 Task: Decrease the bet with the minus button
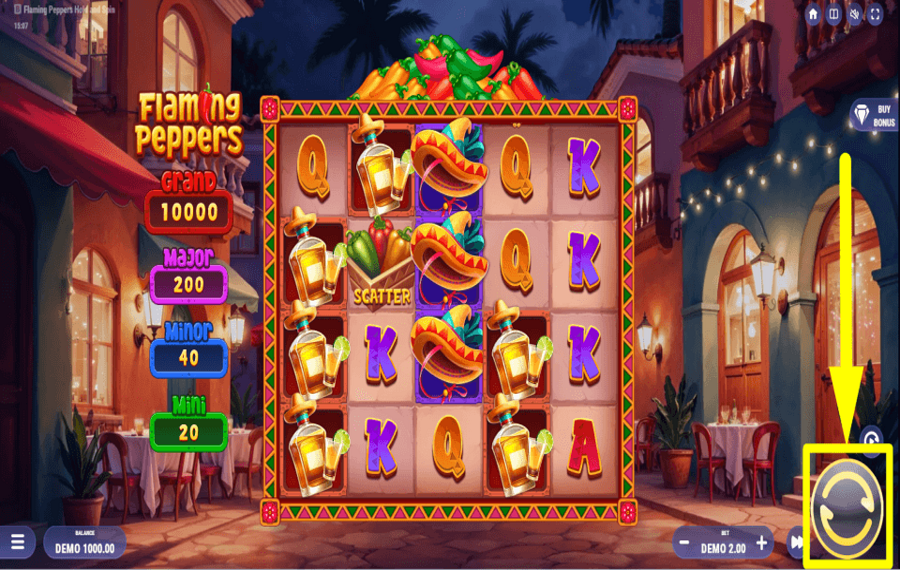[x=683, y=543]
